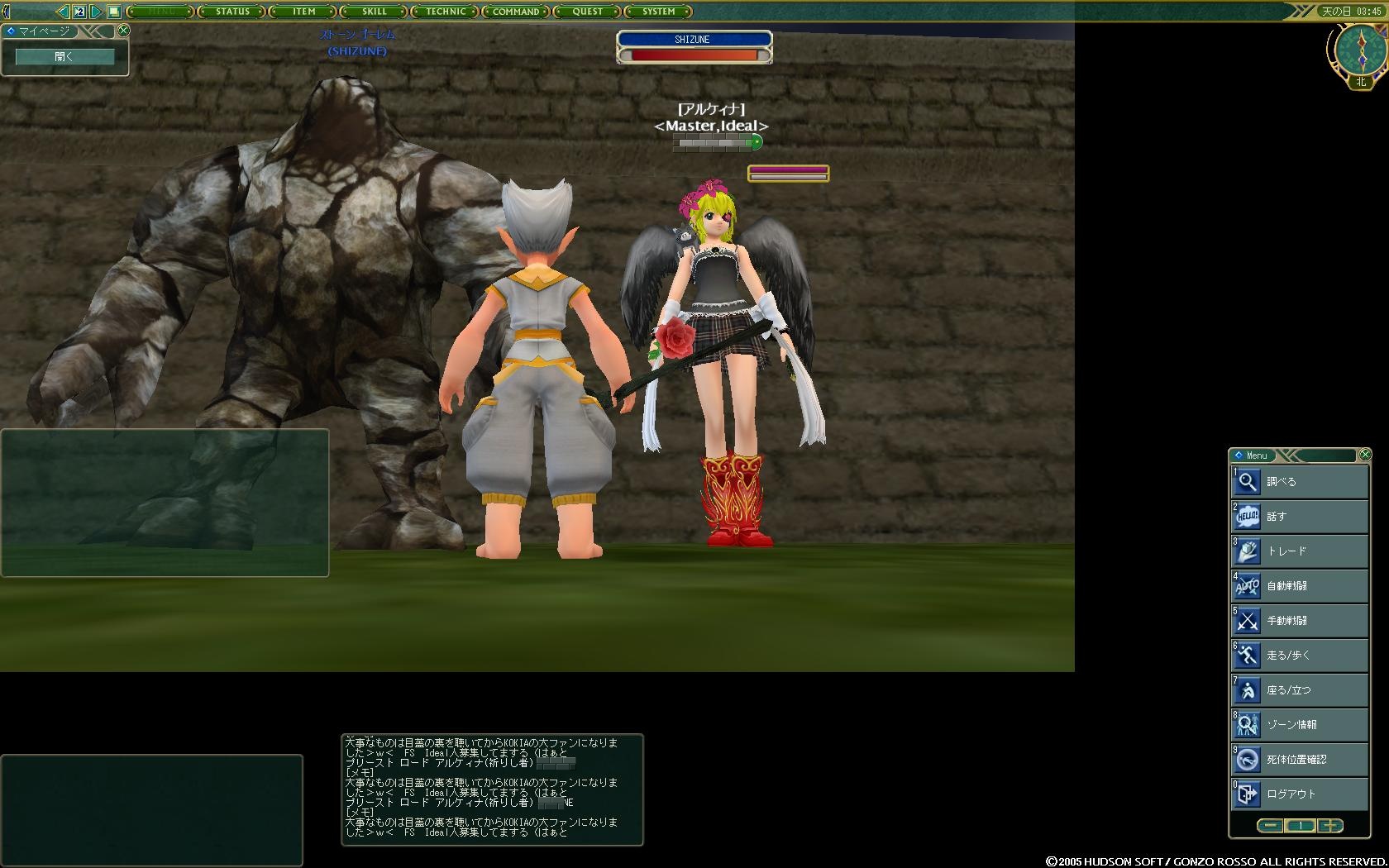This screenshot has width=1389, height=868.
Task: Open the TECHNIC menu
Action: [446, 12]
